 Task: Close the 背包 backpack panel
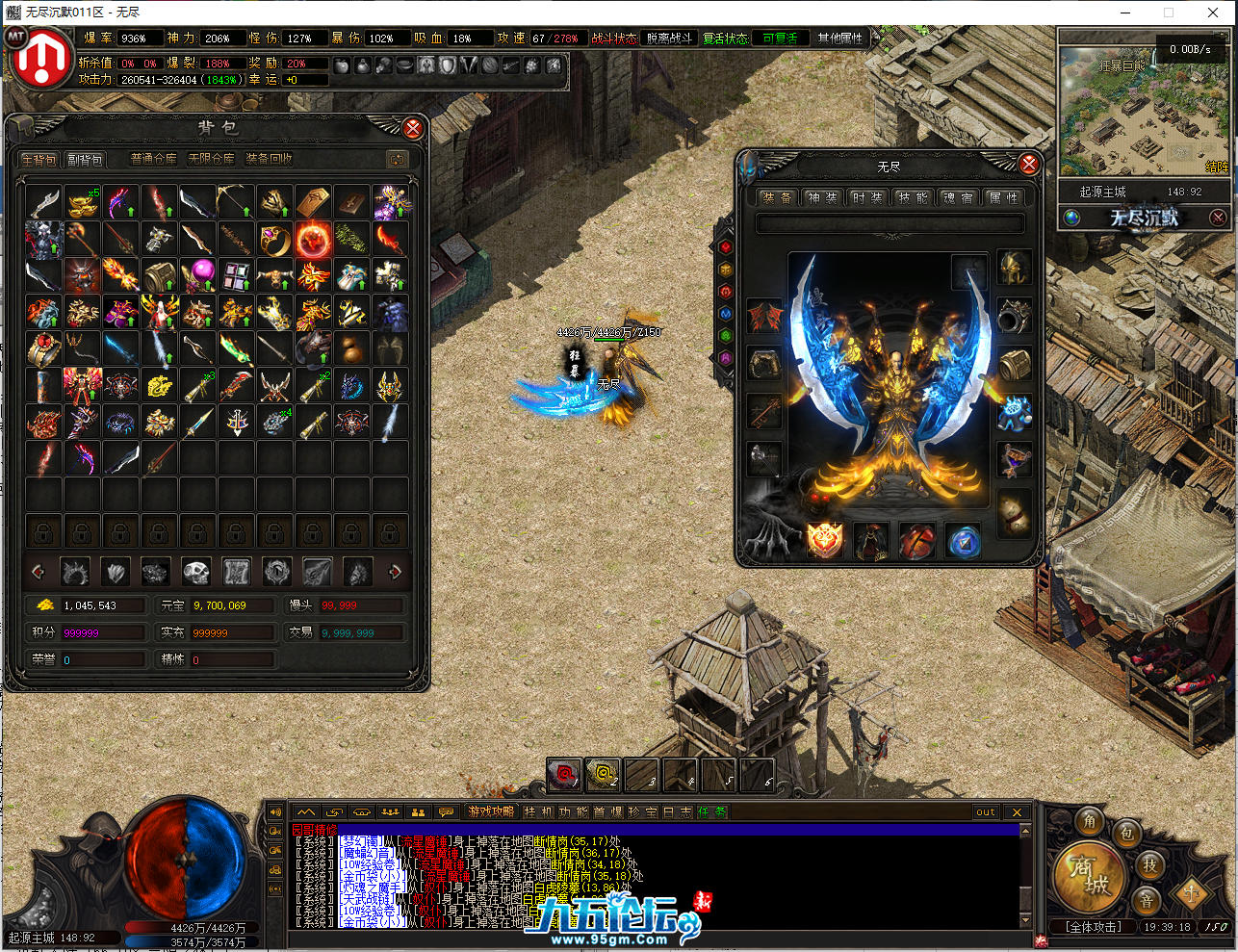413,128
